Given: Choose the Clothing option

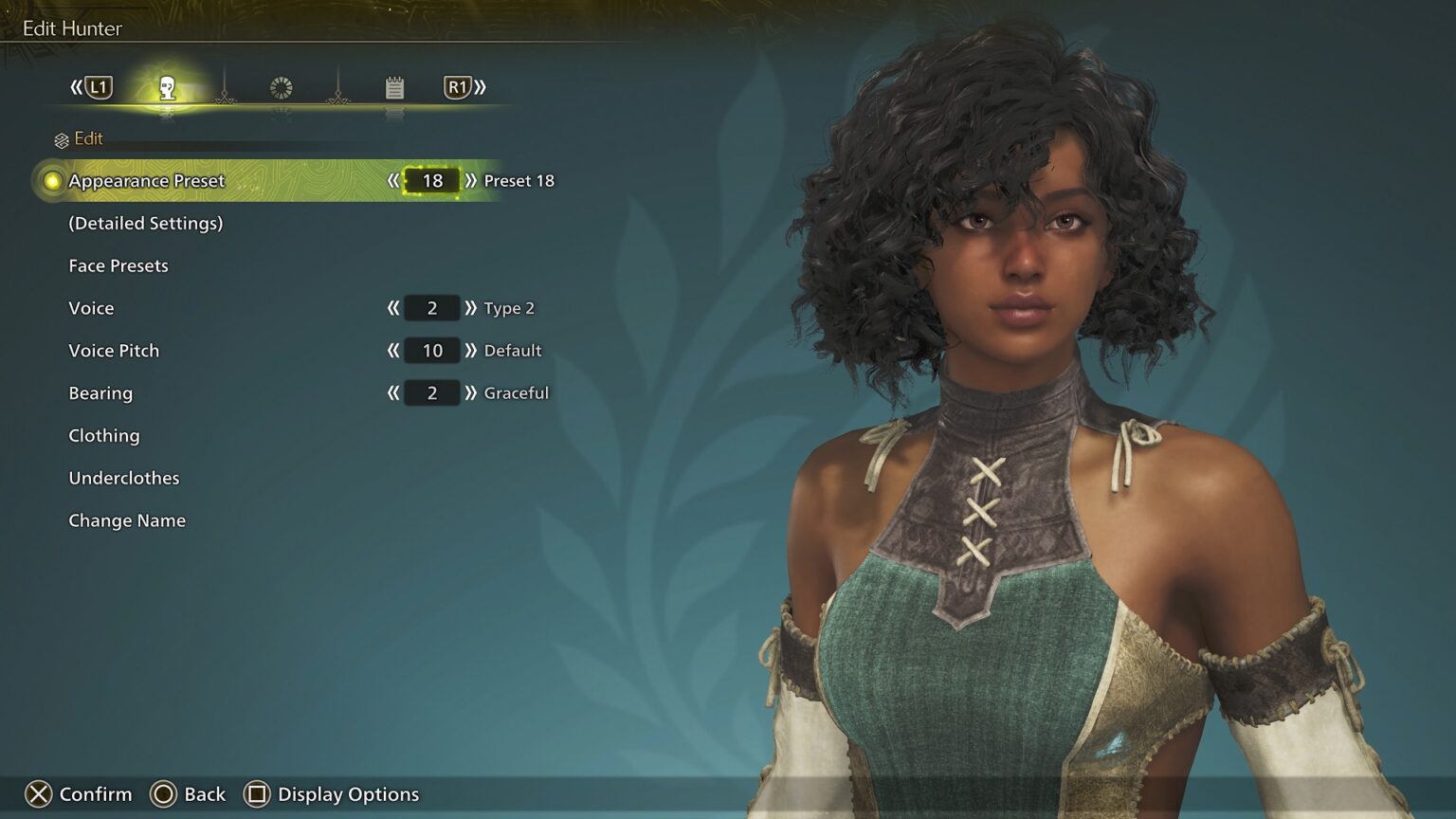Looking at the screenshot, I should click(x=104, y=436).
